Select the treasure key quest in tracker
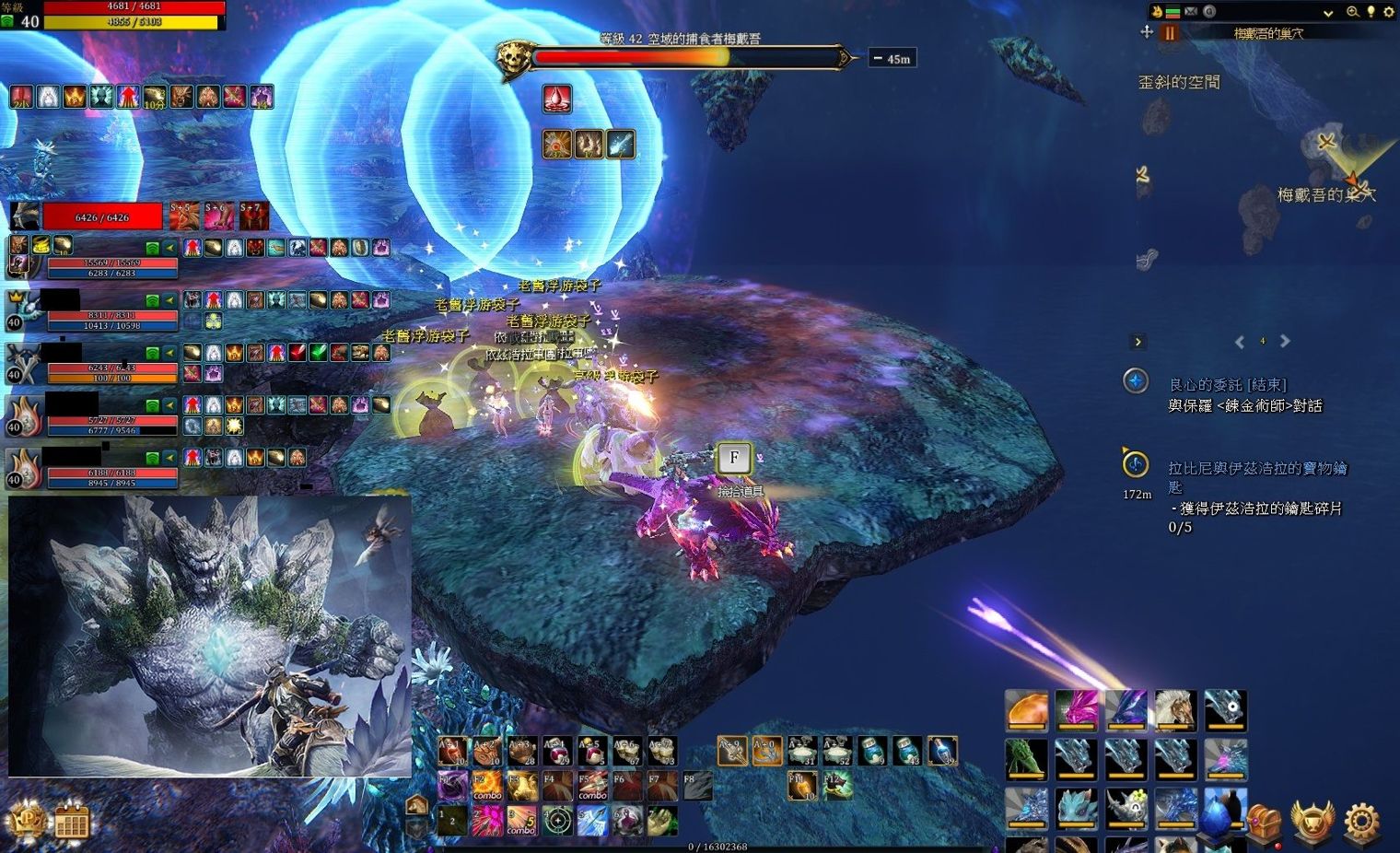The image size is (1400, 853). [1256, 469]
